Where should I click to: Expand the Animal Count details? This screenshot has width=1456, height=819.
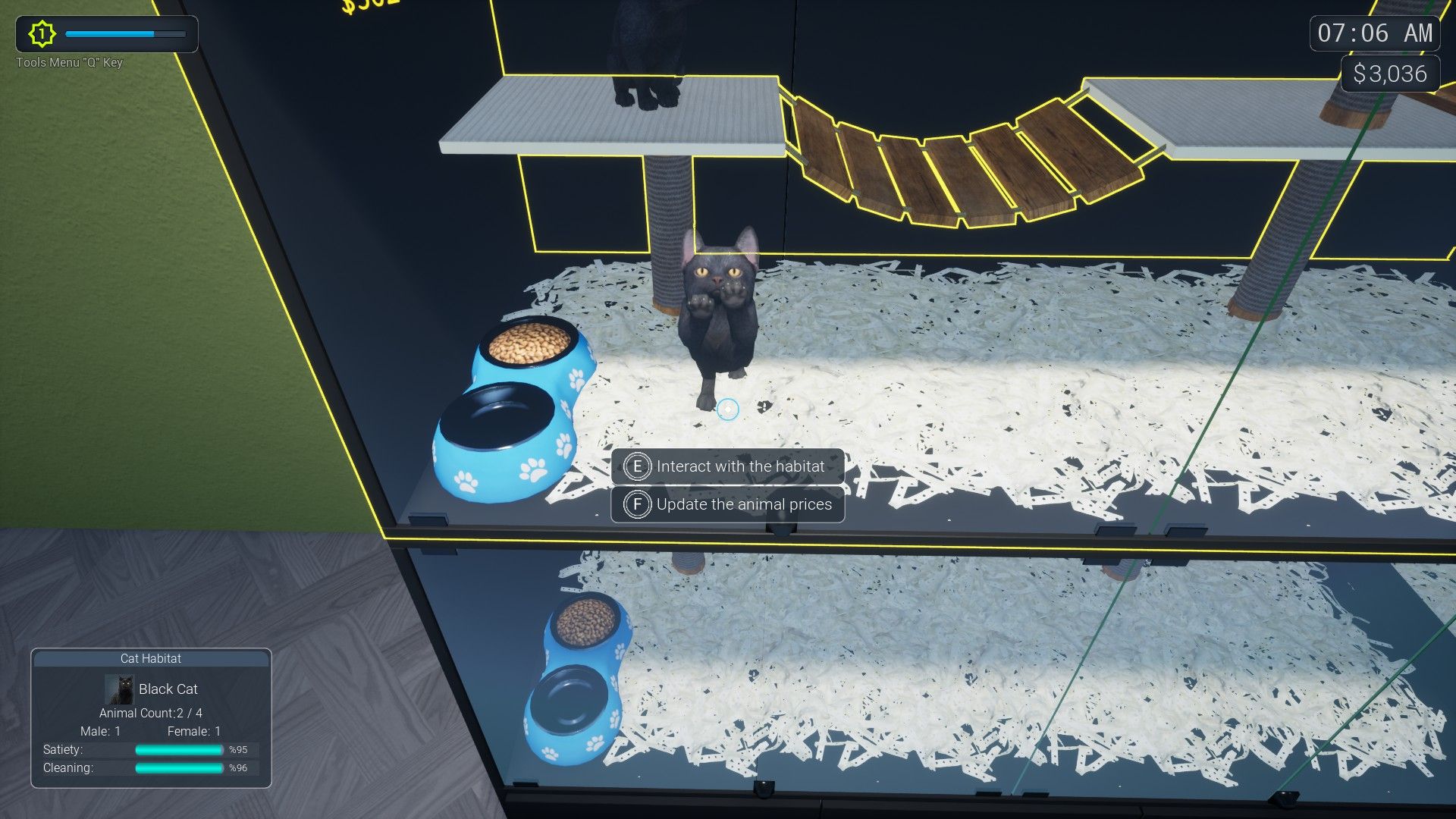(x=150, y=713)
